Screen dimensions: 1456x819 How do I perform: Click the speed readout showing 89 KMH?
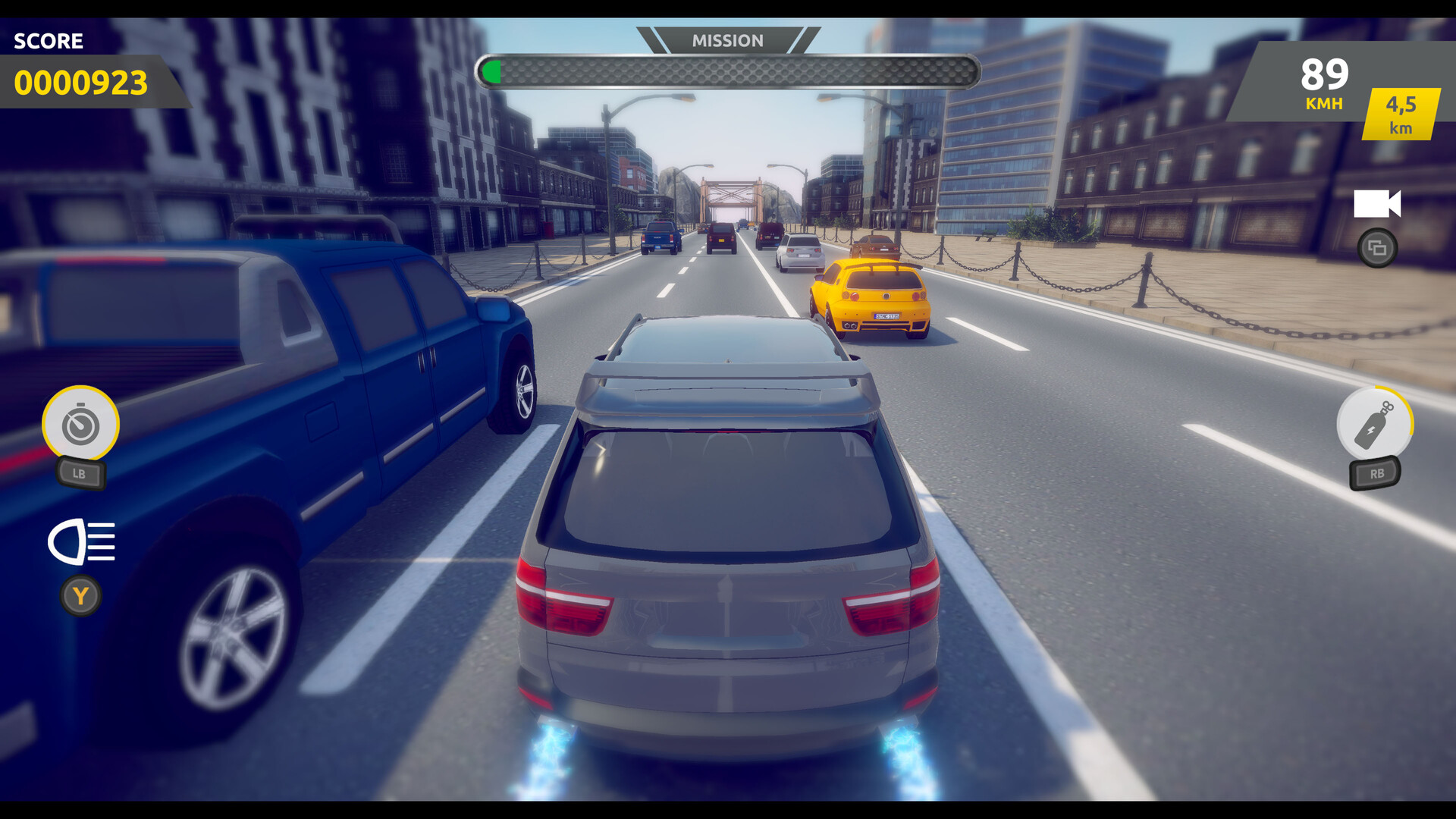point(1323,83)
